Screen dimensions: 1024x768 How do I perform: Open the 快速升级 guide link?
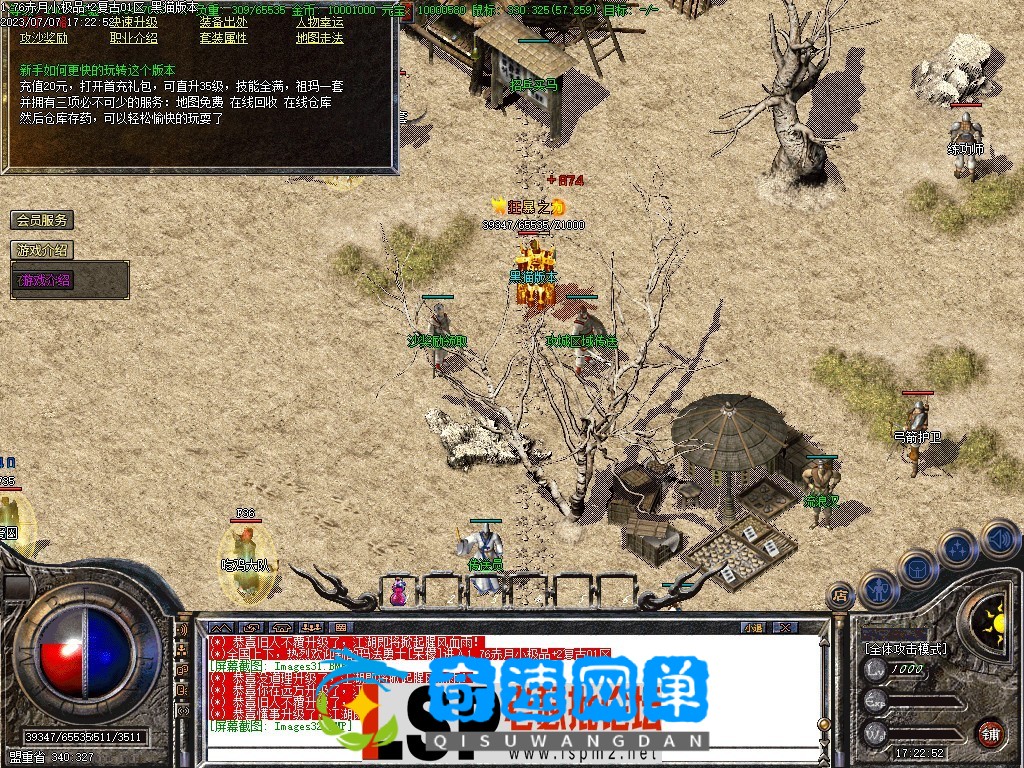pyautogui.click(x=133, y=22)
